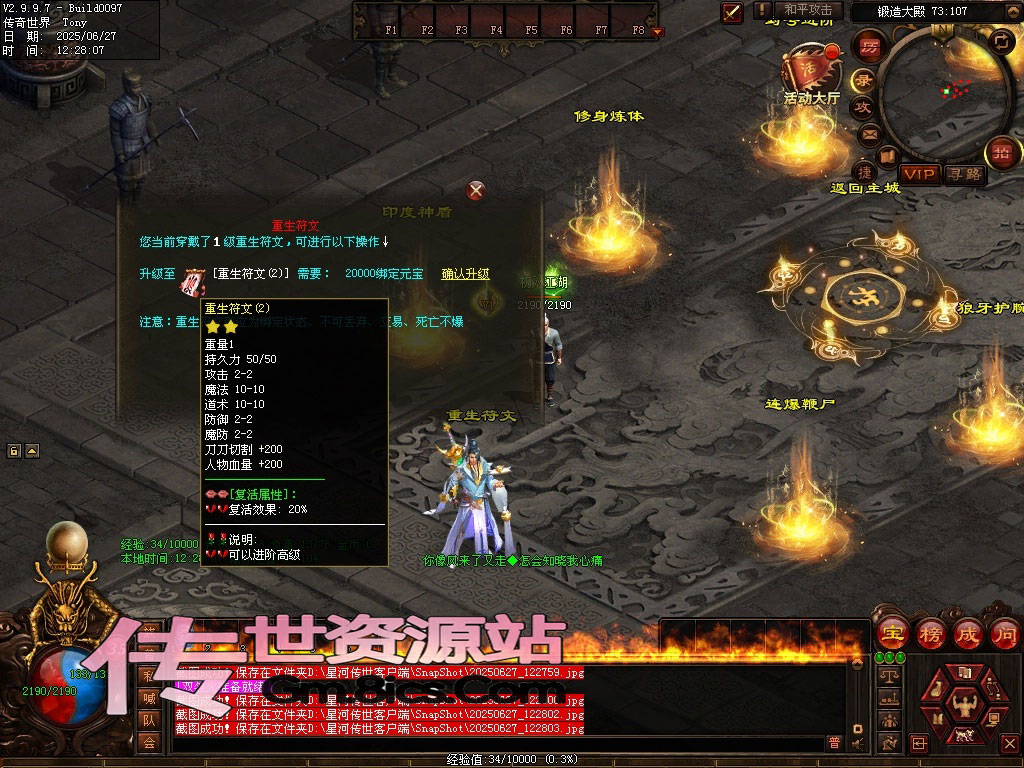Activate 寻路 pathfinding button
The image size is (1024, 768).
964,174
